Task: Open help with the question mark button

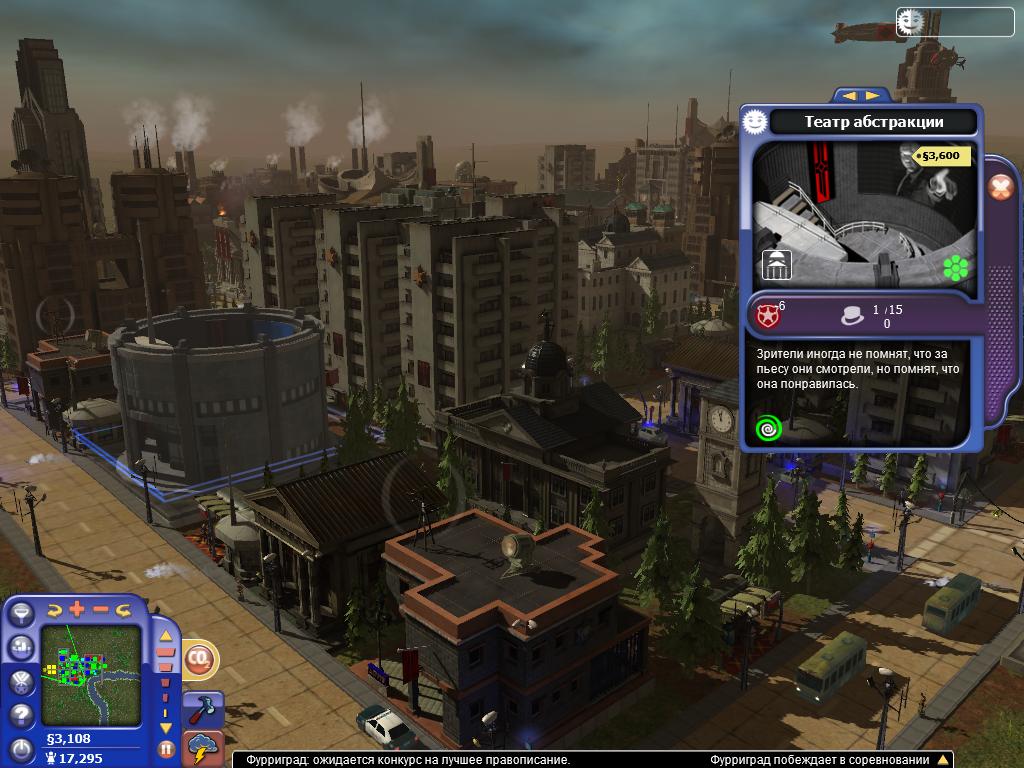Action: tap(21, 716)
